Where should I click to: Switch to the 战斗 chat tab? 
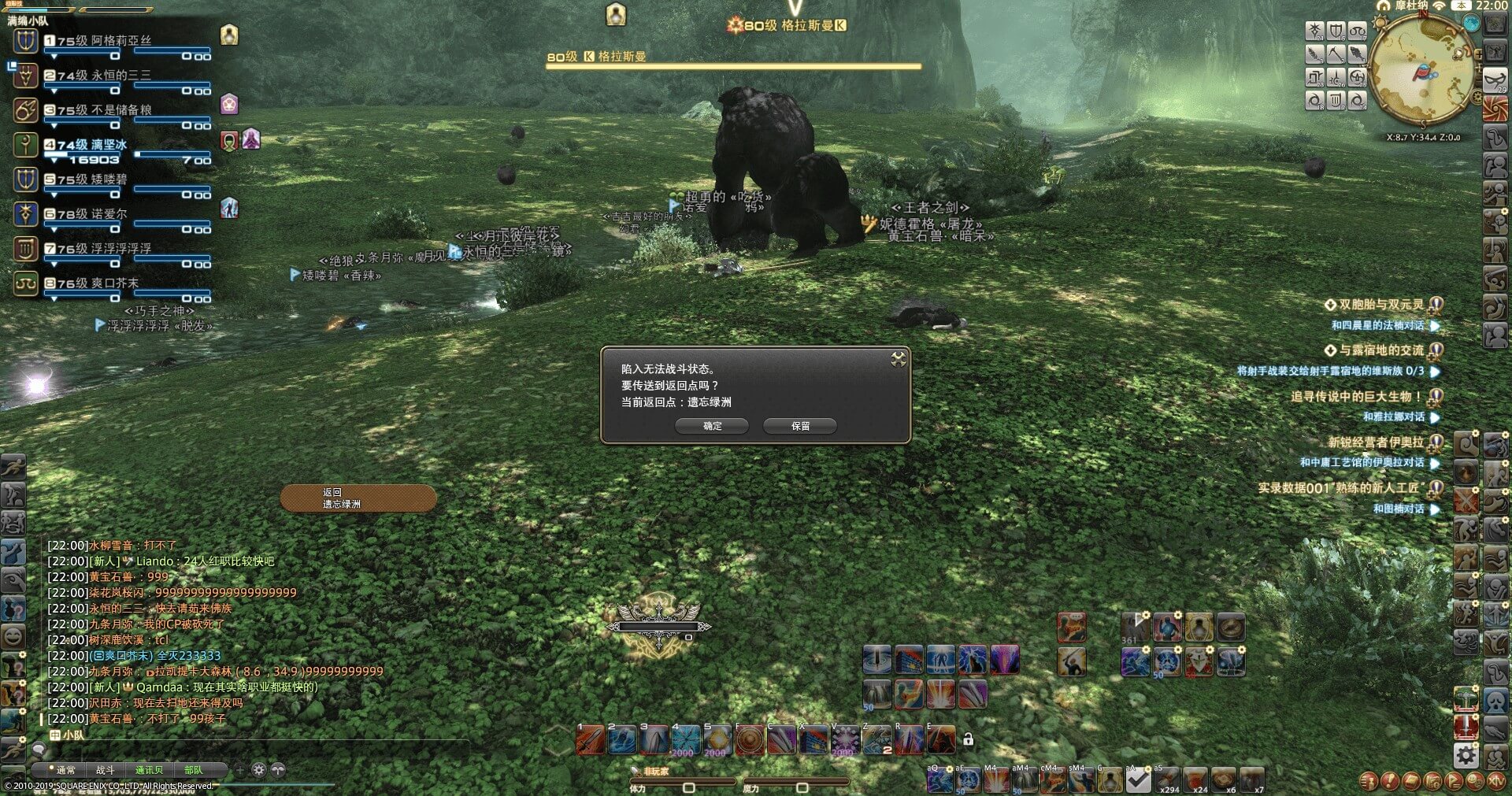tap(105, 770)
